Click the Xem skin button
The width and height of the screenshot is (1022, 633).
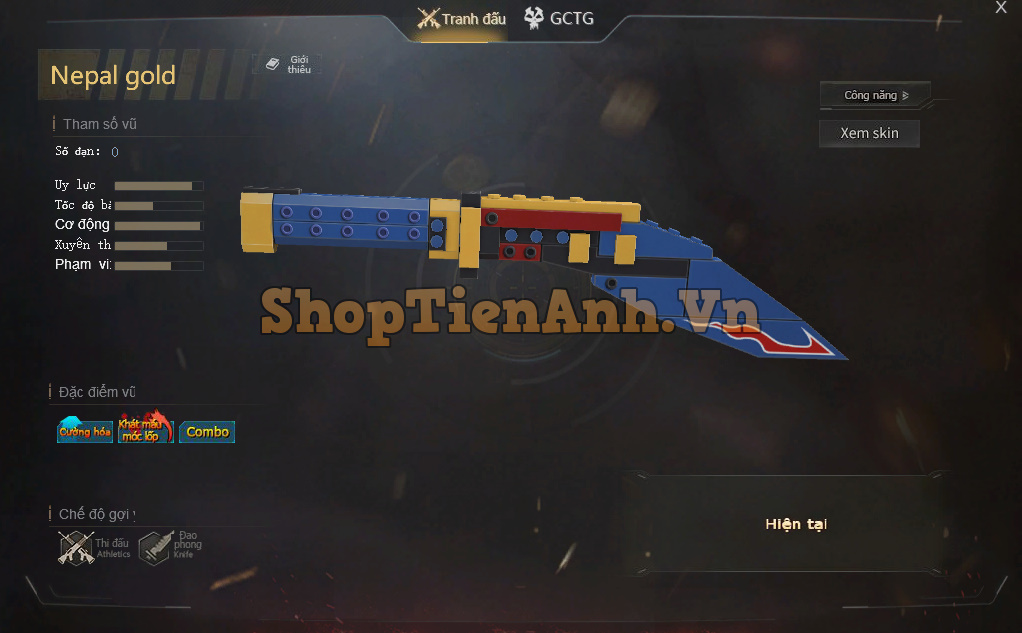pos(869,133)
